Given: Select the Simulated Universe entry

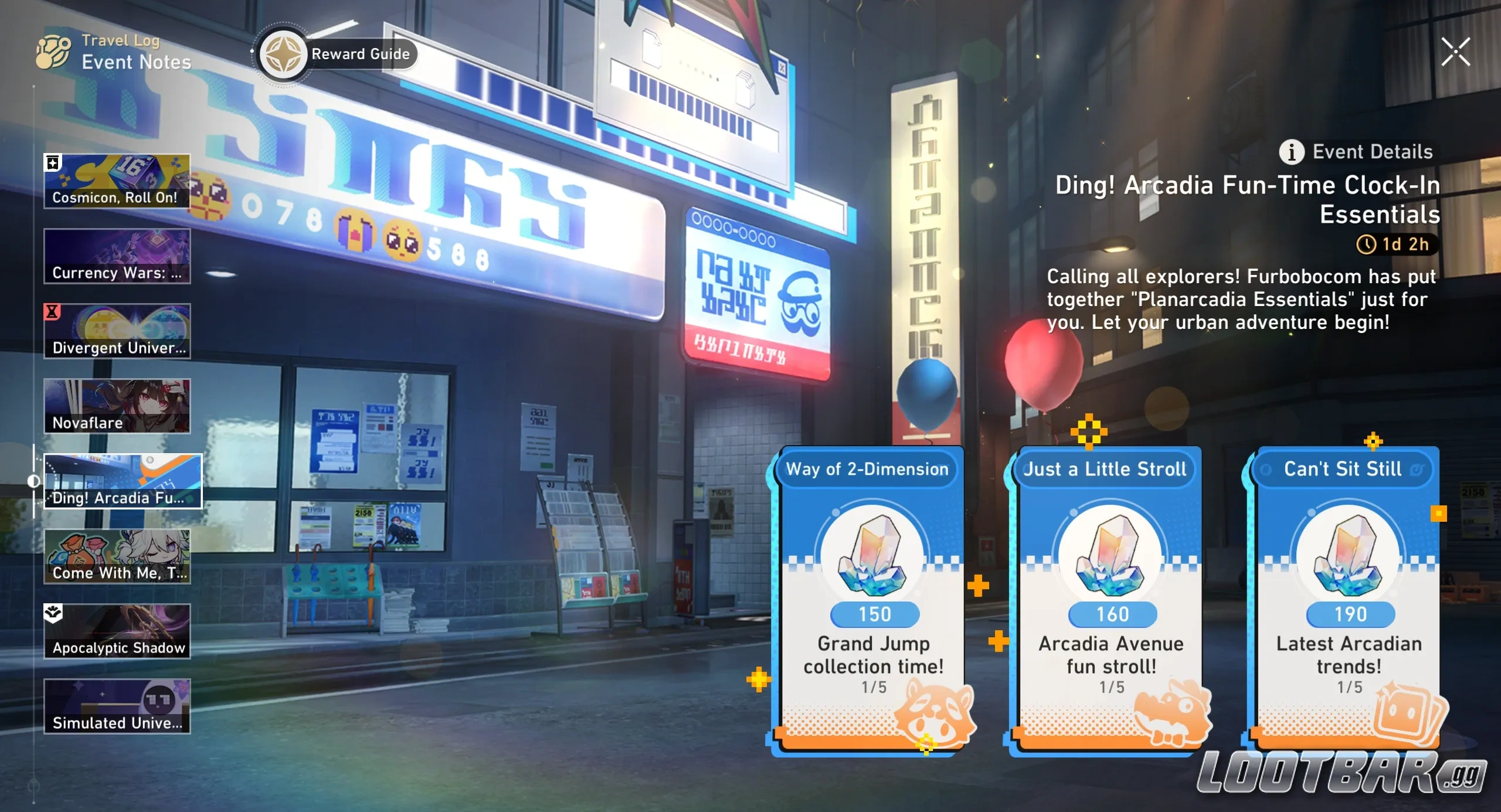Looking at the screenshot, I should 117,706.
